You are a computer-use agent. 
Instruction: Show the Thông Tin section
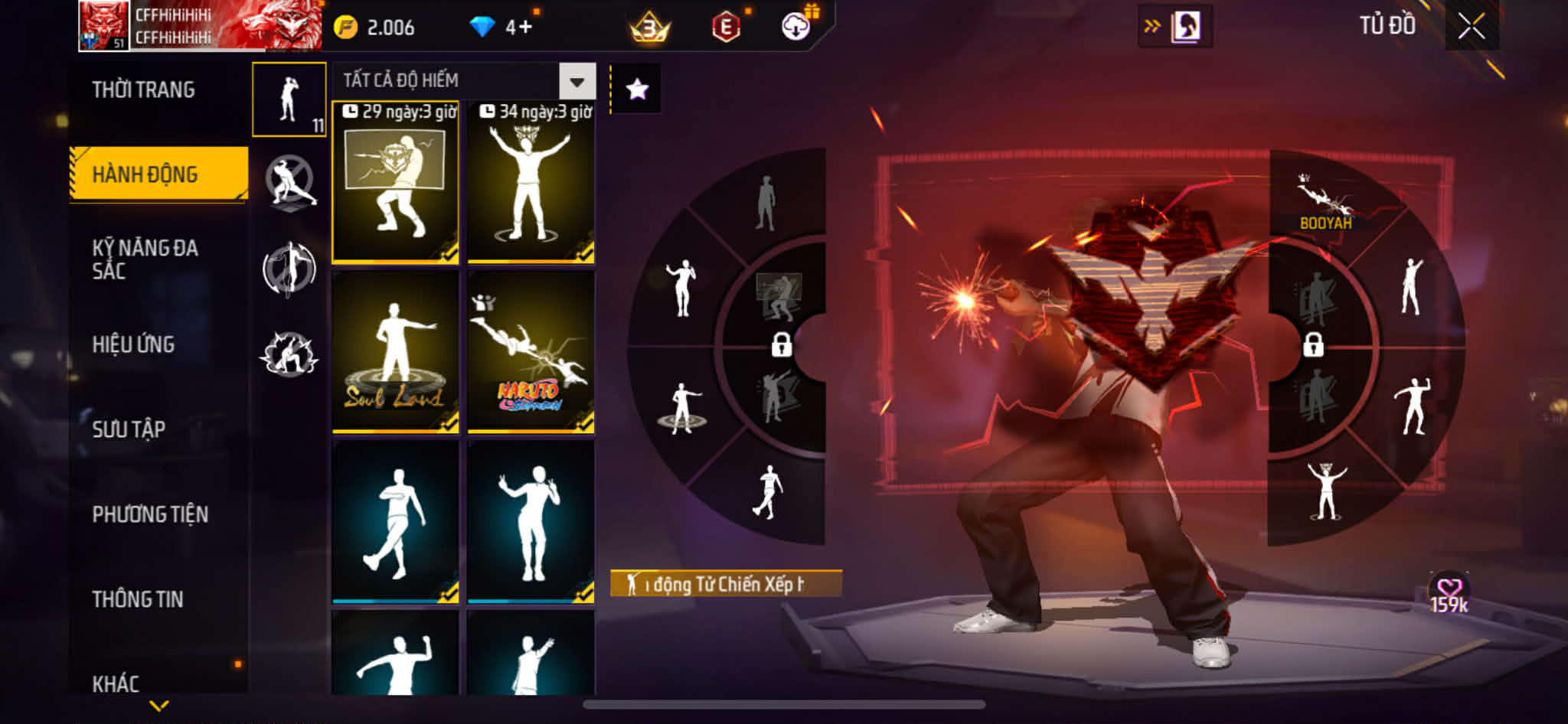(x=138, y=599)
